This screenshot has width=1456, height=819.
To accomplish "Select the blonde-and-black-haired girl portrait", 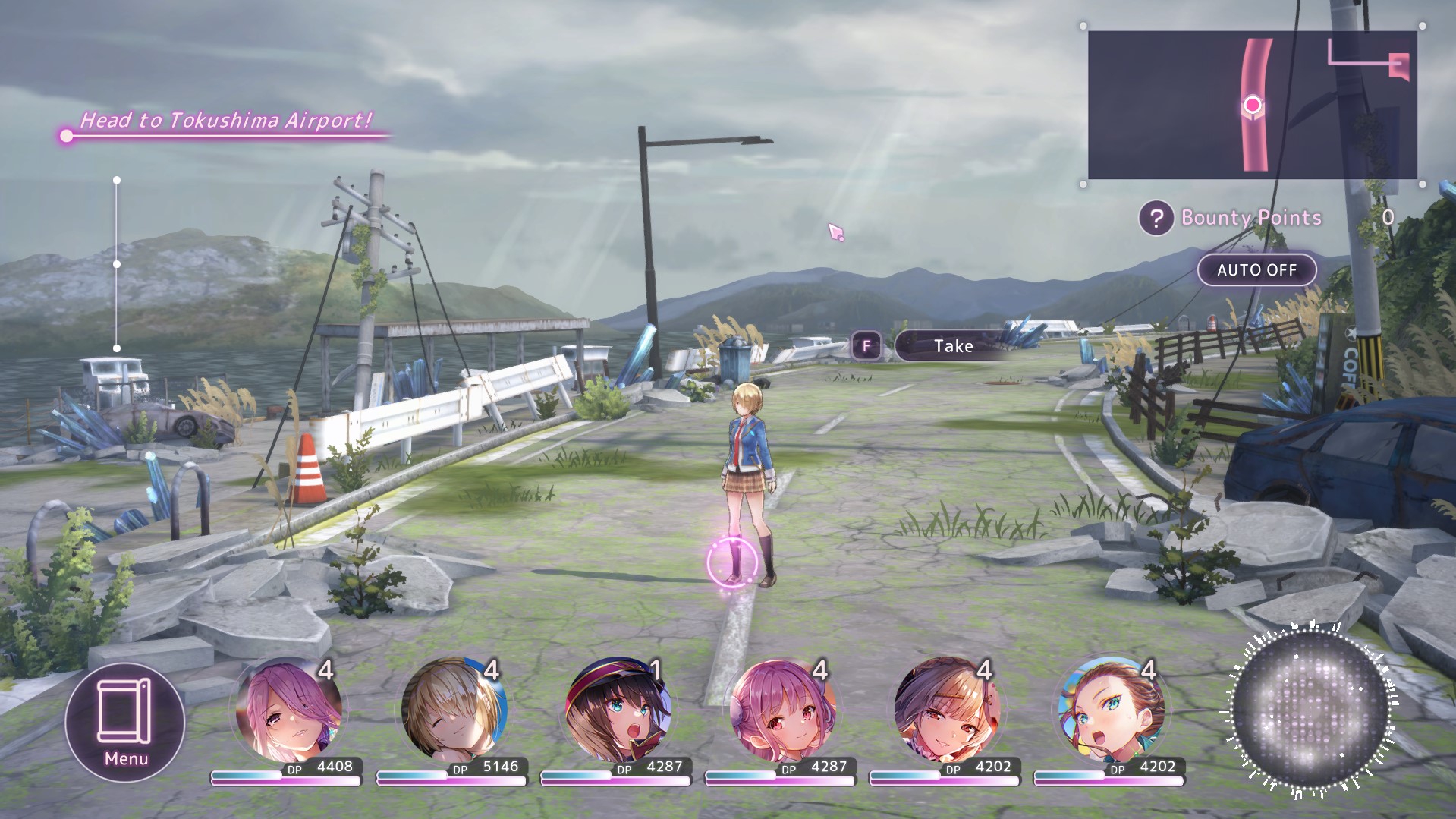I will pyautogui.click(x=947, y=711).
